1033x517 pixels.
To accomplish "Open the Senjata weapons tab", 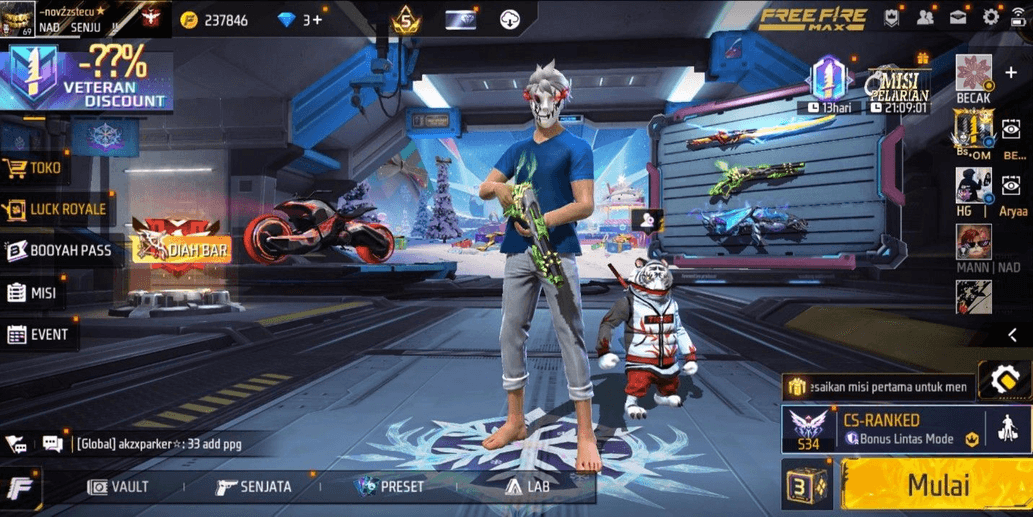I will (x=254, y=487).
